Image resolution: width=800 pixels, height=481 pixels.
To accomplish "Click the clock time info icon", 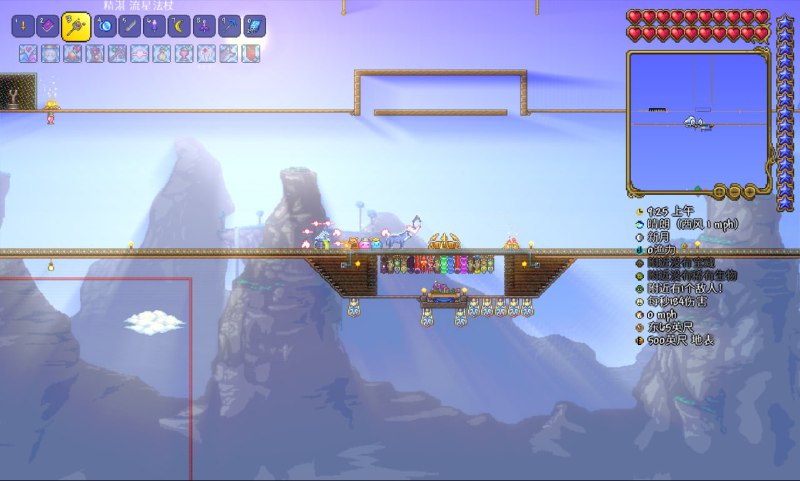I will point(639,212).
